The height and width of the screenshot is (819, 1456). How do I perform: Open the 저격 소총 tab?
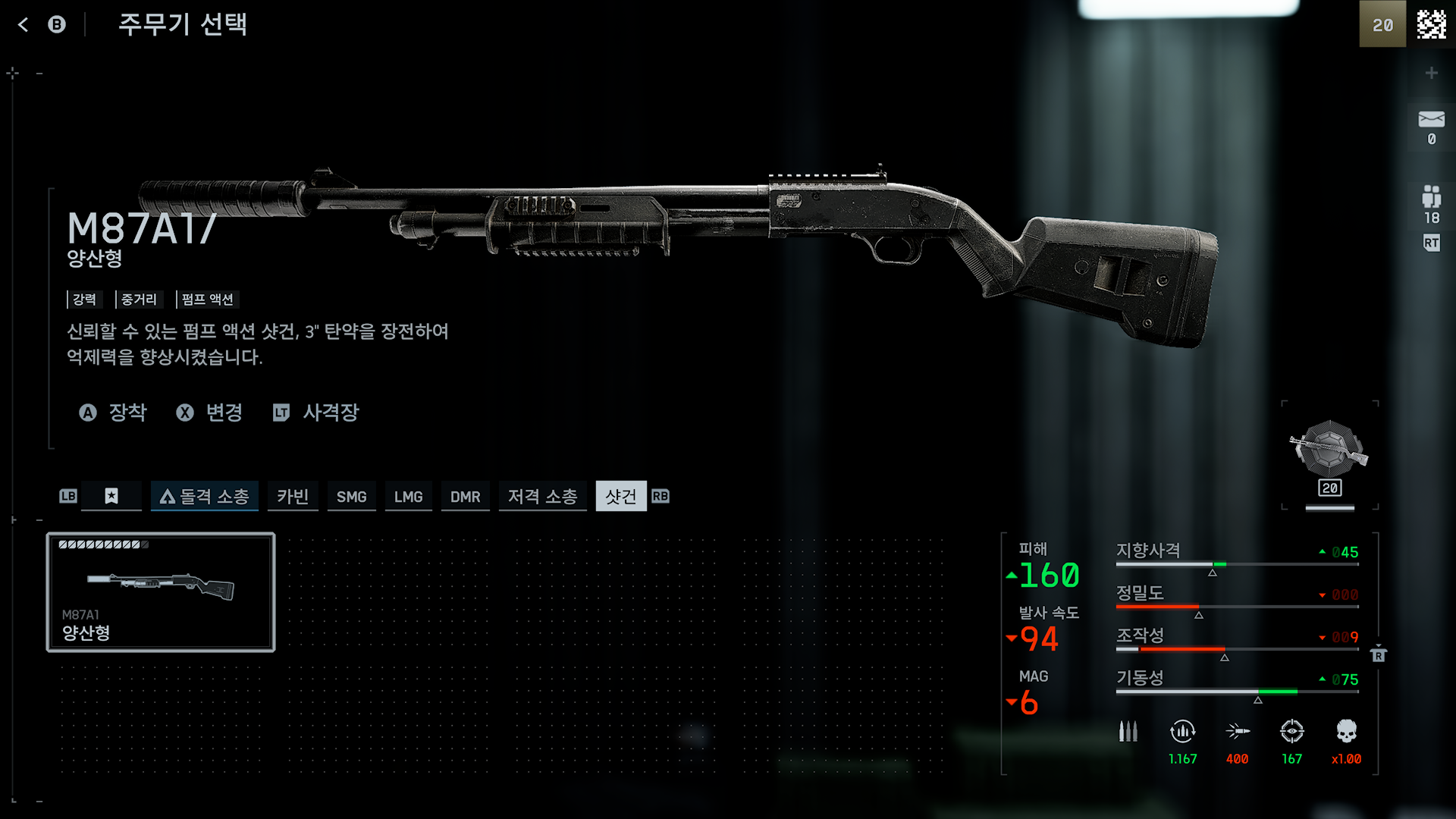pos(542,496)
